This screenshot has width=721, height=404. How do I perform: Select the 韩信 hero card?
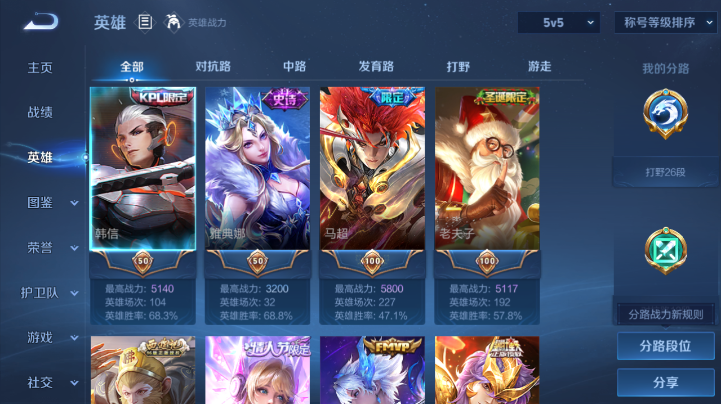[x=142, y=170]
